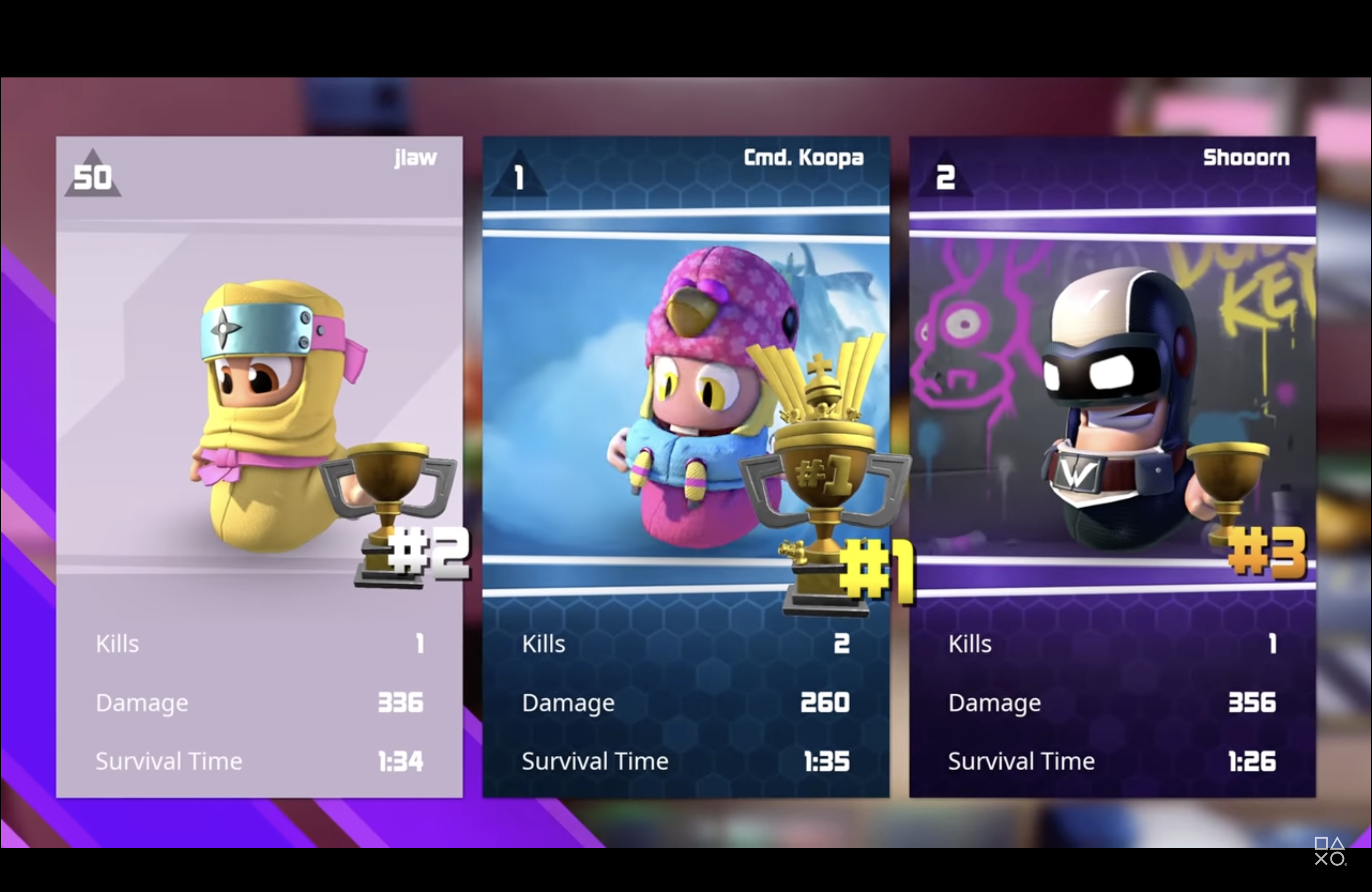Viewport: 1372px width, 892px height.
Task: Click Shooorn's rank 2 triangle badge
Action: point(945,176)
